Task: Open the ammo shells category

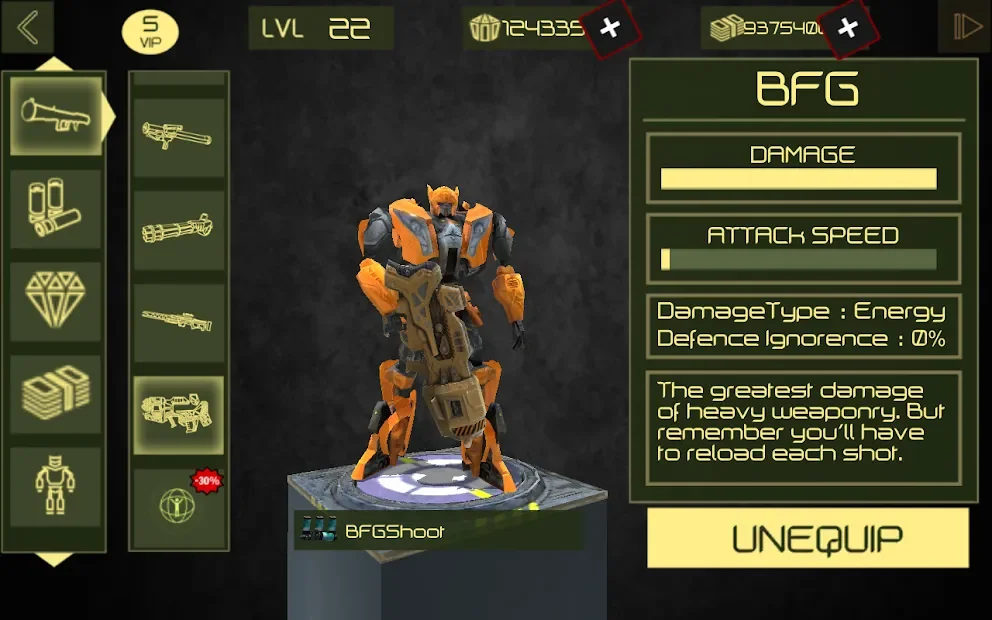Action: pyautogui.click(x=56, y=209)
